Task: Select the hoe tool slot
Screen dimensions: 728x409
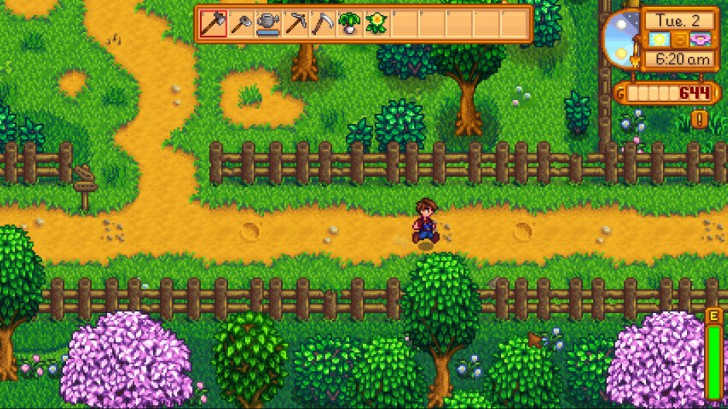Action: [x=241, y=23]
